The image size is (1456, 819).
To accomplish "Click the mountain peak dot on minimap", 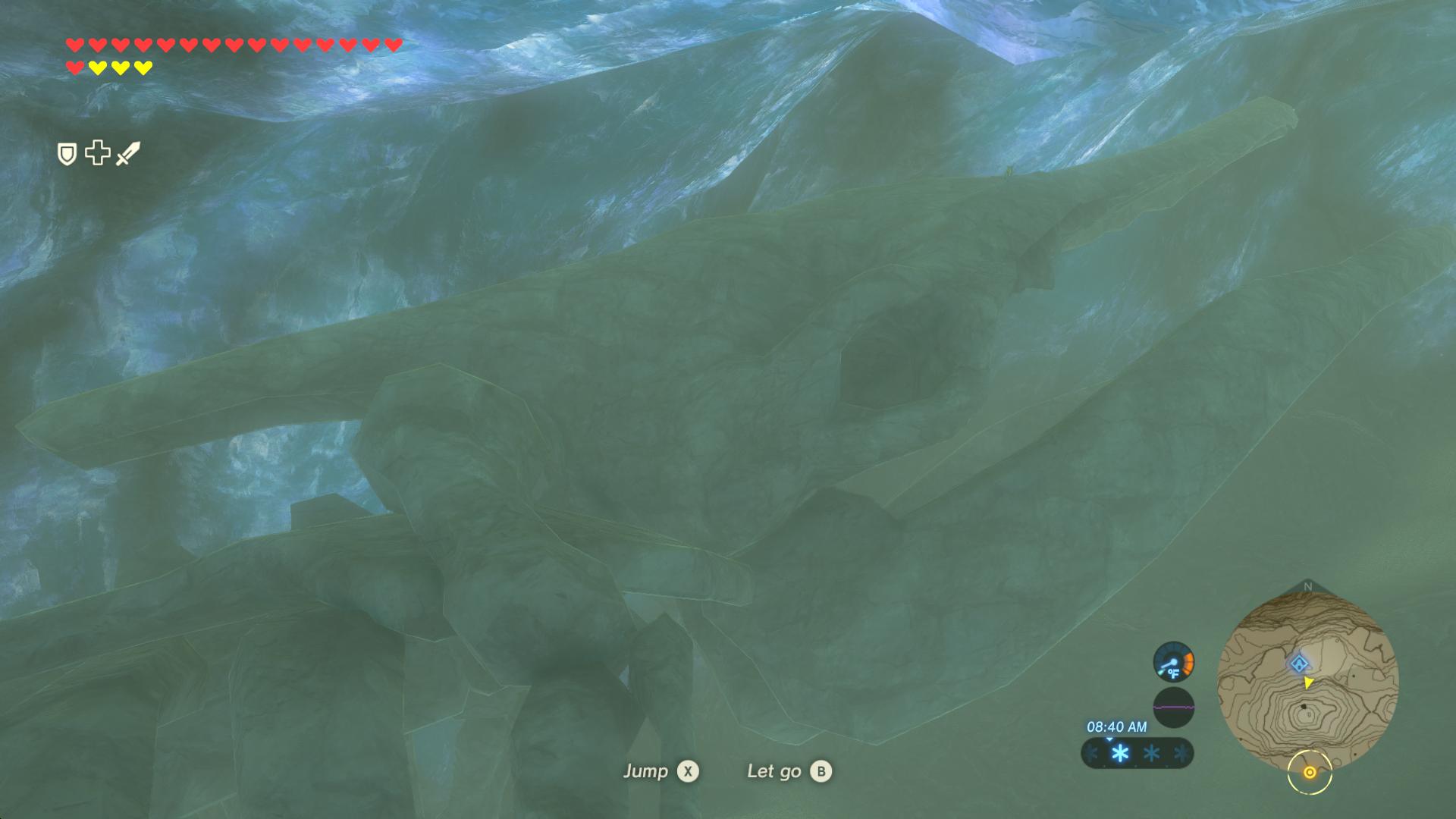I will [x=1304, y=707].
